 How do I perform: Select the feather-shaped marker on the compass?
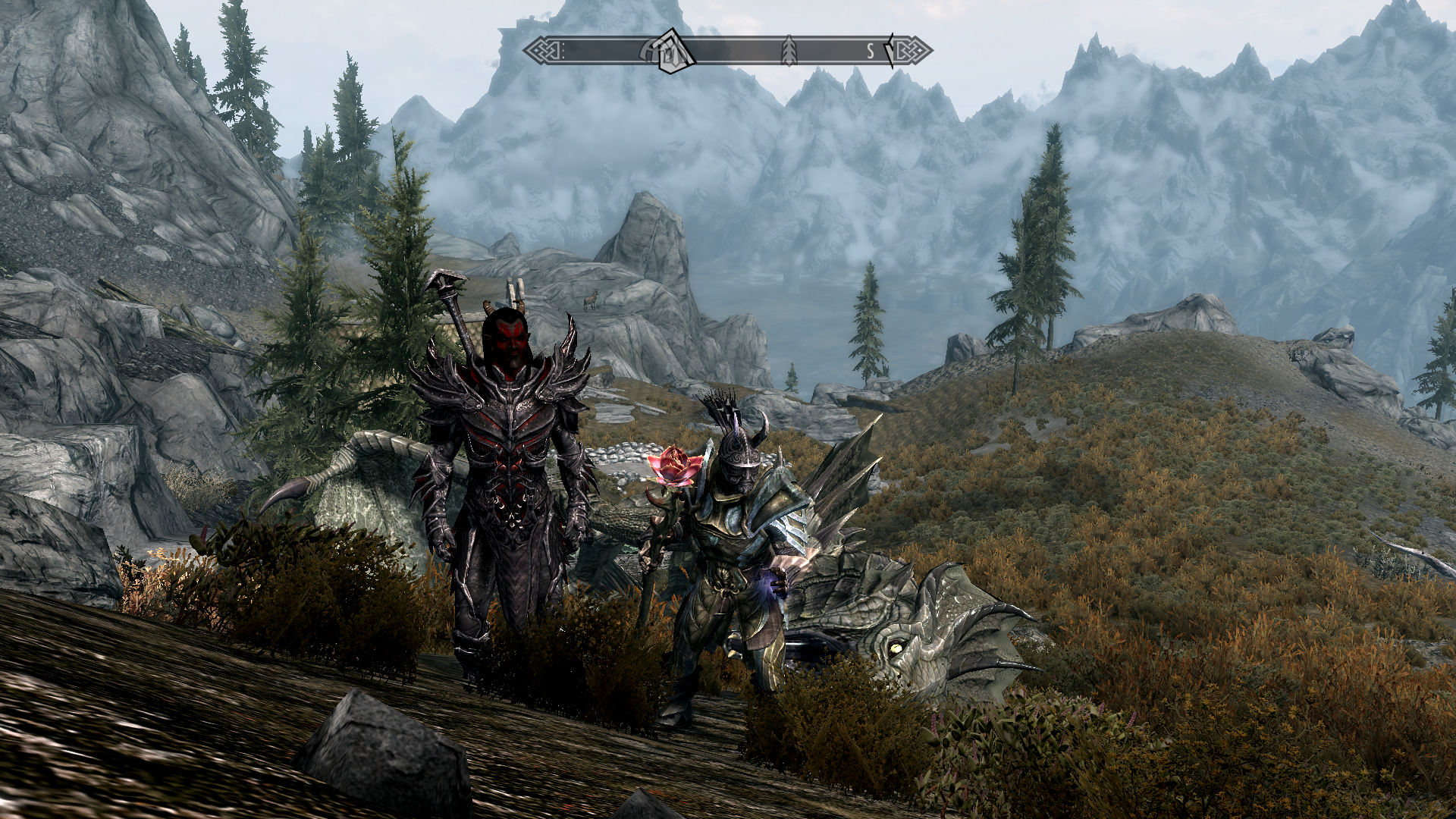pos(789,50)
